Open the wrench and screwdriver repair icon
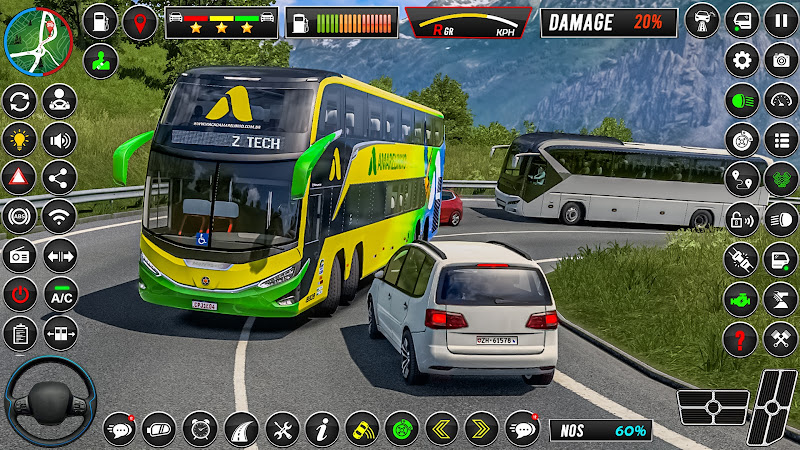This screenshot has width=800, height=450. [x=282, y=430]
